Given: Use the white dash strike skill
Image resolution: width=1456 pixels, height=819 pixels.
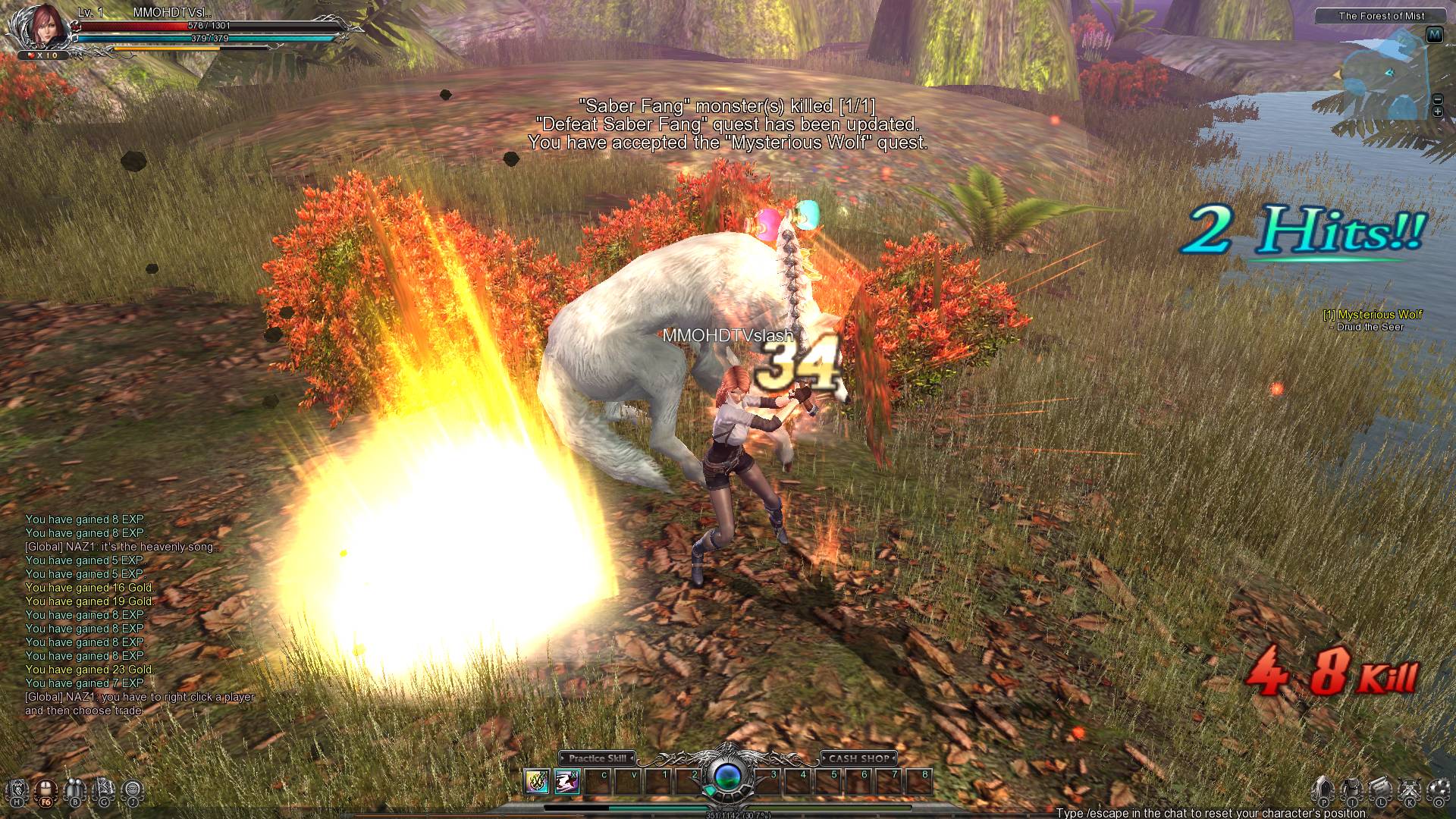Looking at the screenshot, I should (566, 782).
